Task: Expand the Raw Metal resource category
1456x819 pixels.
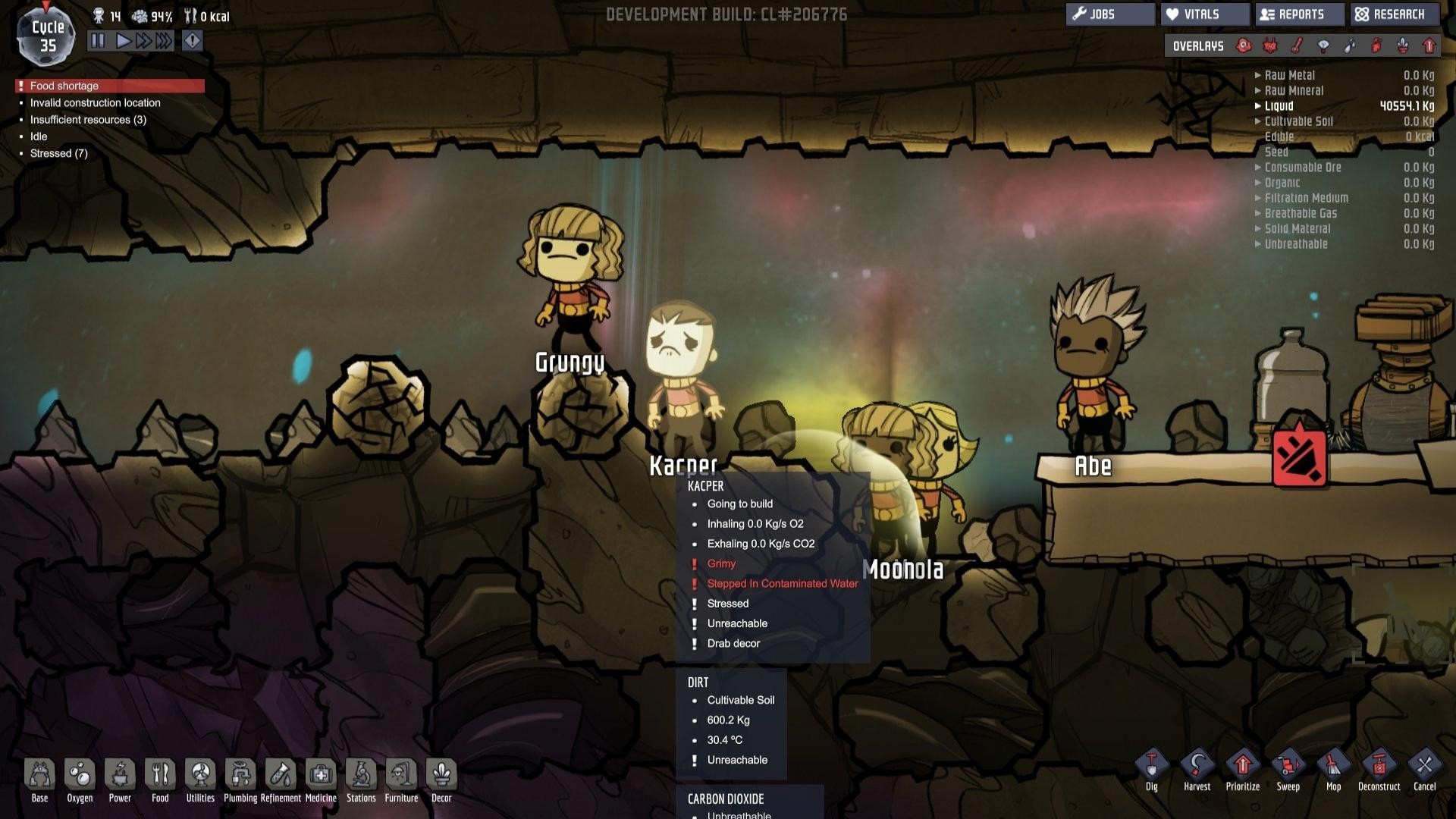Action: (x=1289, y=75)
